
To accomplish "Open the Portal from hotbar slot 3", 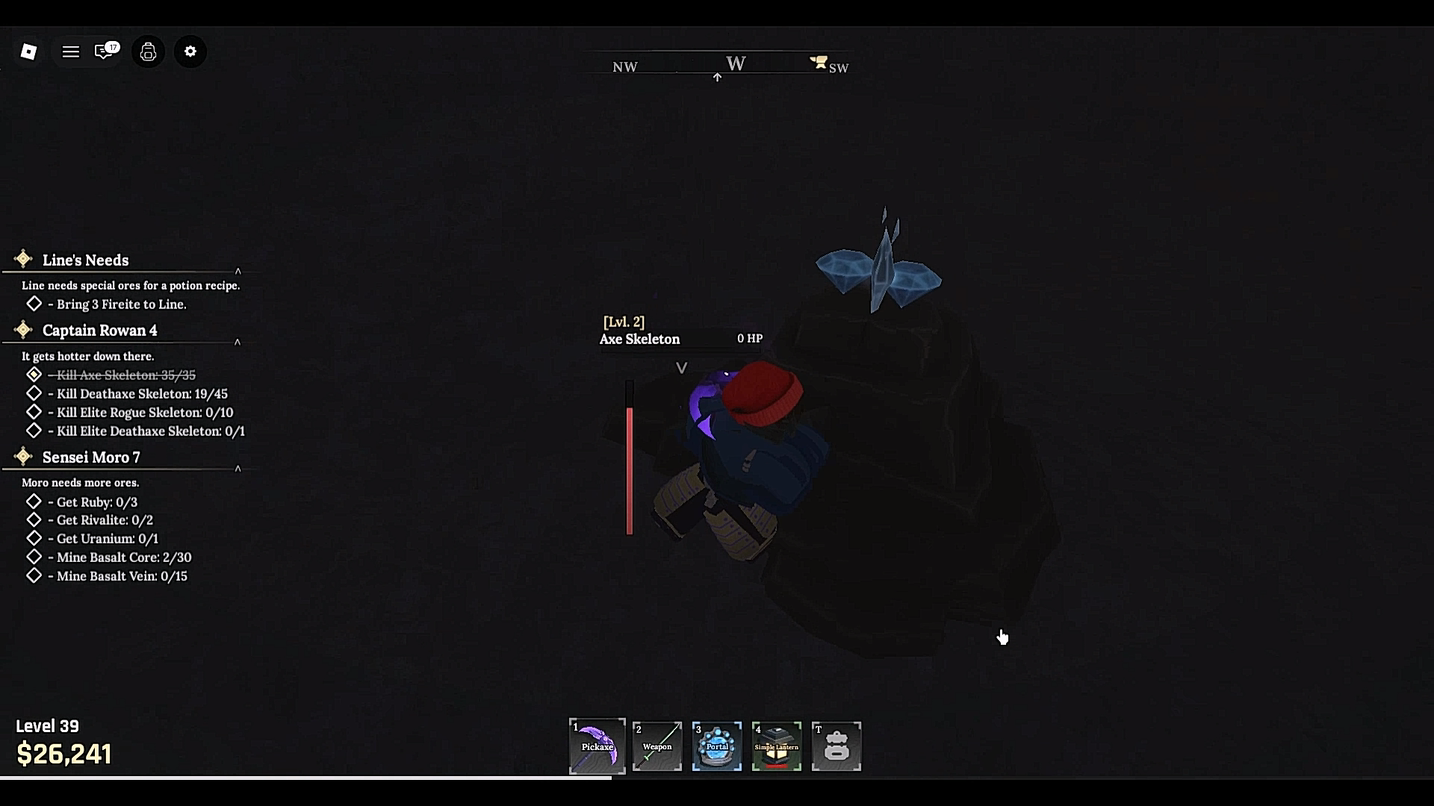I will click(x=717, y=745).
